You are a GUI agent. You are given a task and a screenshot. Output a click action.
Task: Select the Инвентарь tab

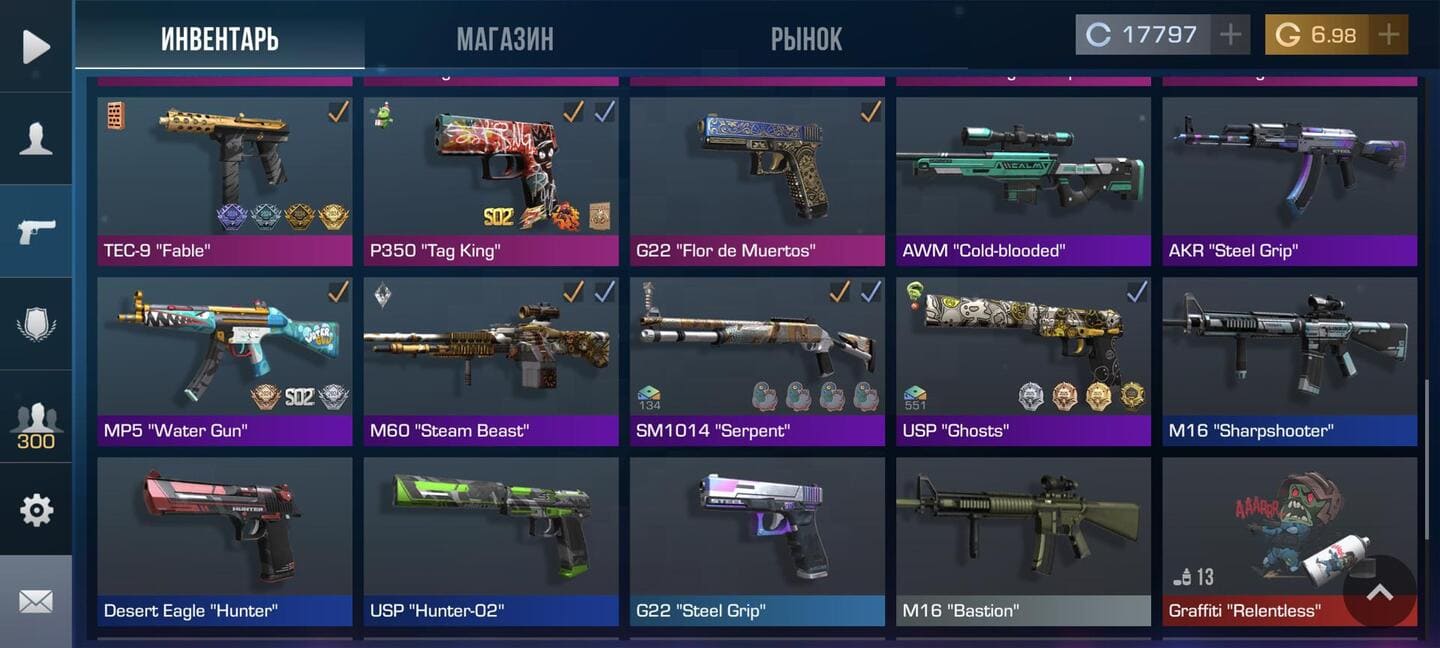coord(220,39)
